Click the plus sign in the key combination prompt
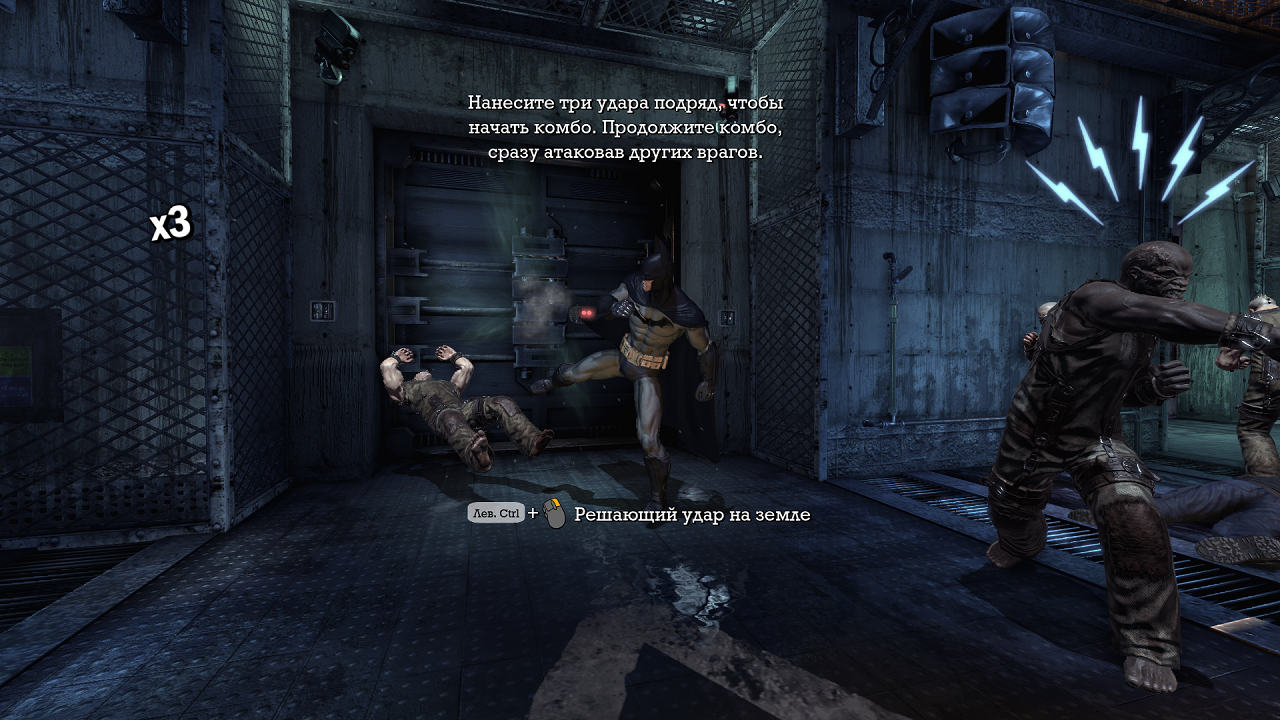Image resolution: width=1280 pixels, height=720 pixels. click(x=536, y=512)
